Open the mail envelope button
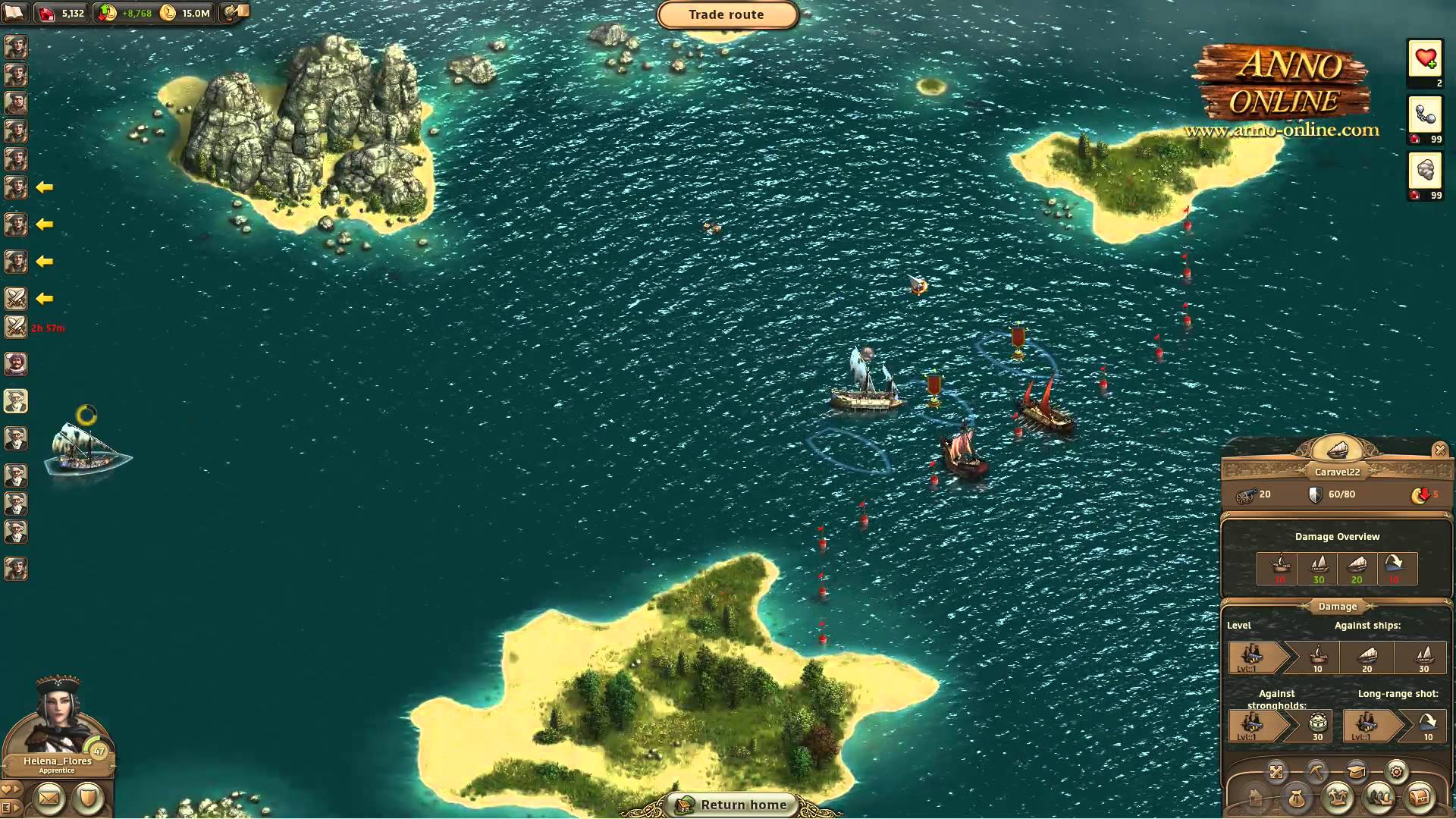The height and width of the screenshot is (819, 1456). (x=49, y=797)
